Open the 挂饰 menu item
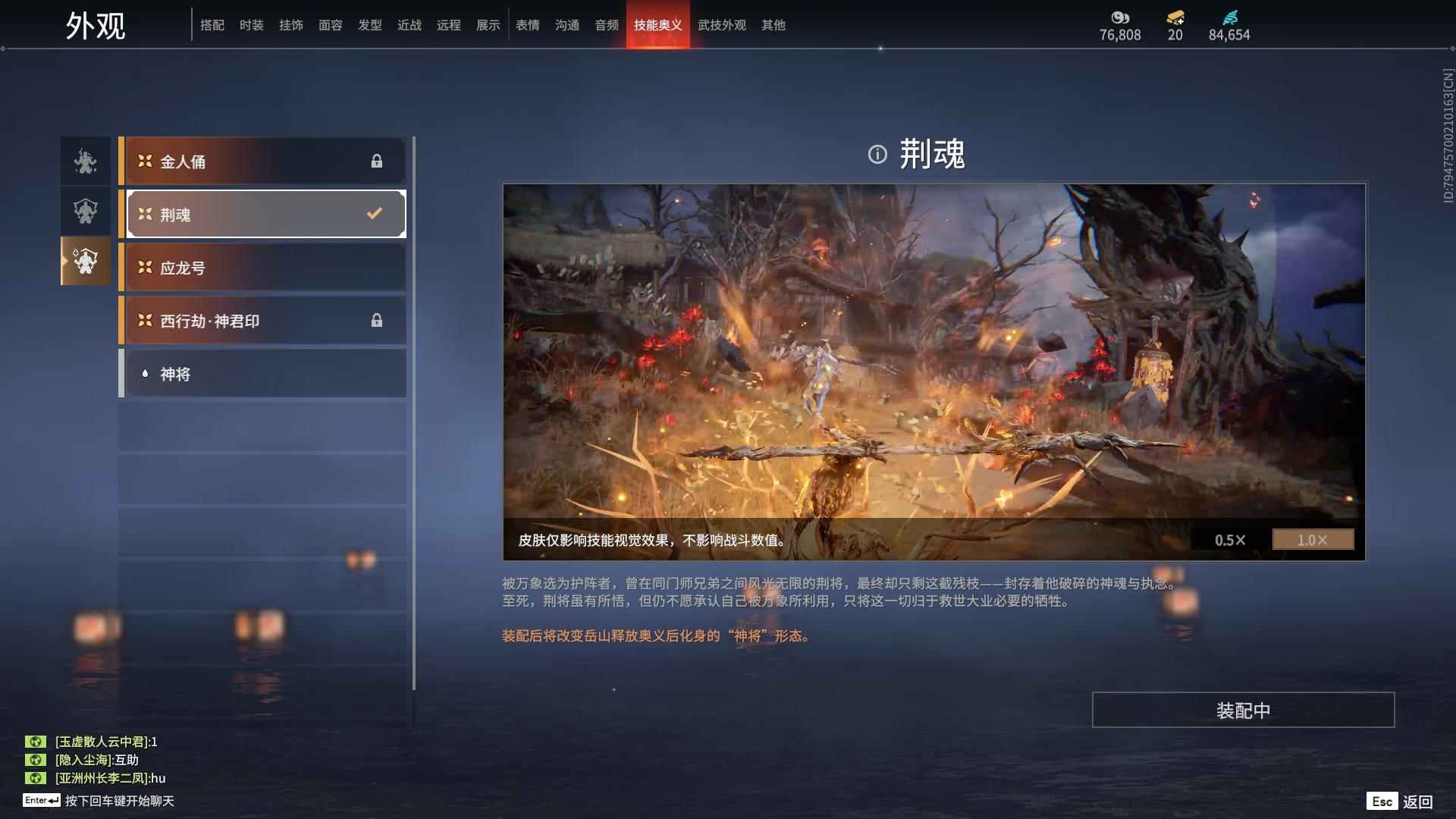Screen dimensions: 1456x819 291,24
